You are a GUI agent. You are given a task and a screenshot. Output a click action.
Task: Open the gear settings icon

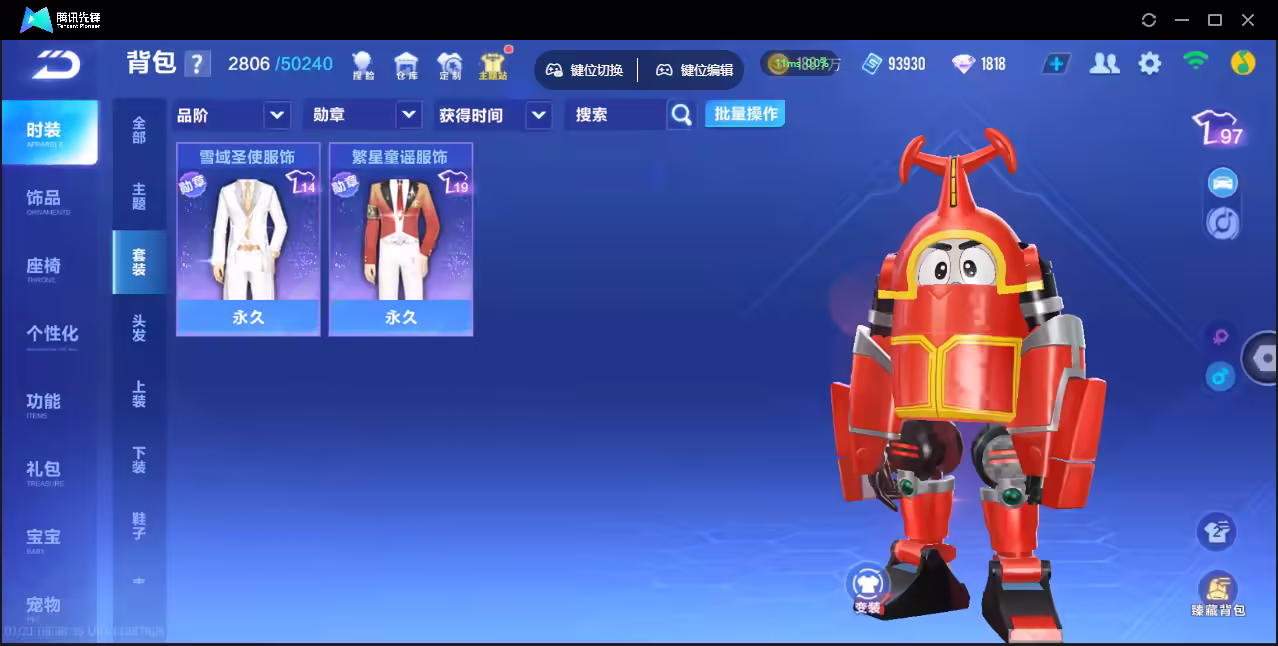[x=1150, y=64]
